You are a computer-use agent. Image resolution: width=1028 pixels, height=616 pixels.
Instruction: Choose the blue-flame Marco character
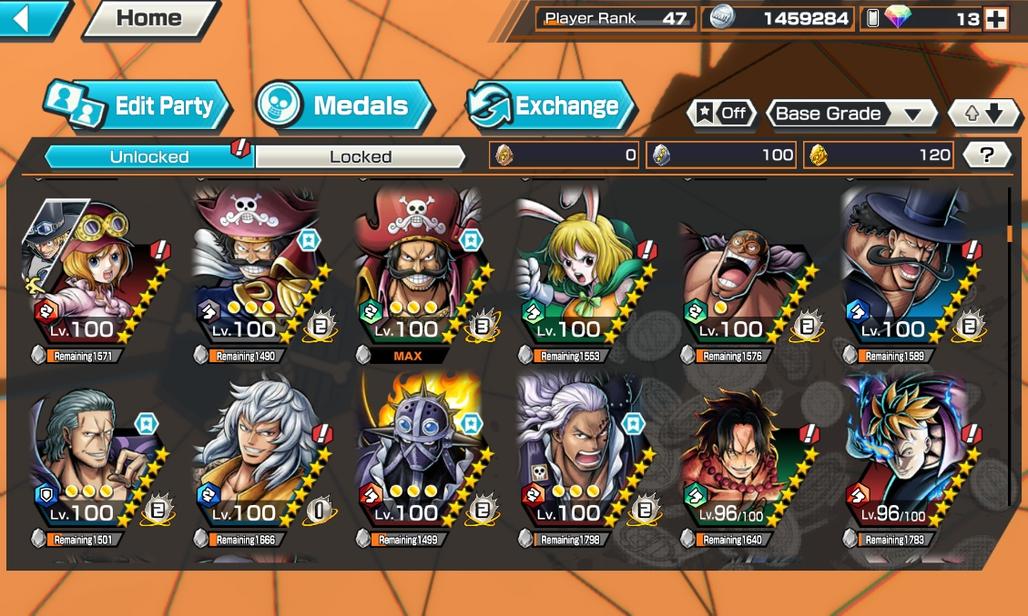click(x=904, y=455)
